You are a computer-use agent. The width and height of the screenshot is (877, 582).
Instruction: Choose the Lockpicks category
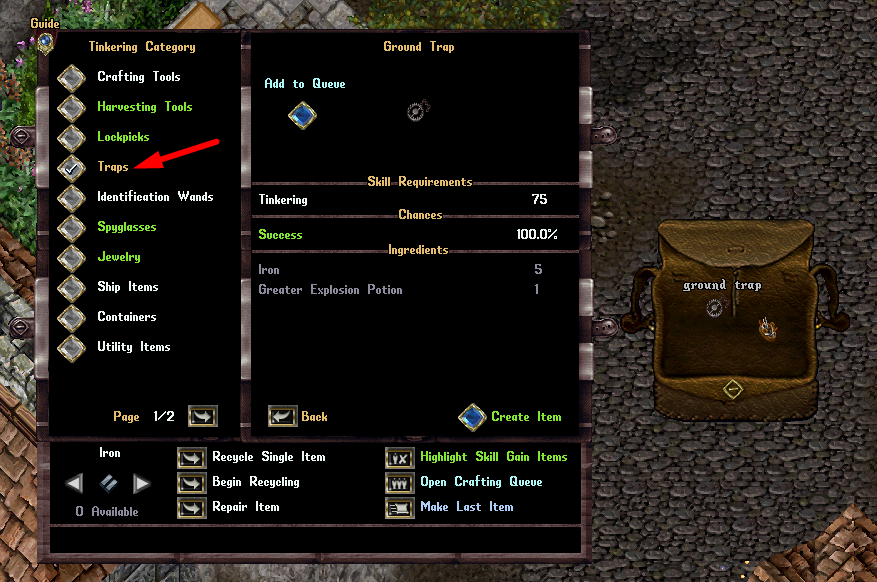click(71, 138)
